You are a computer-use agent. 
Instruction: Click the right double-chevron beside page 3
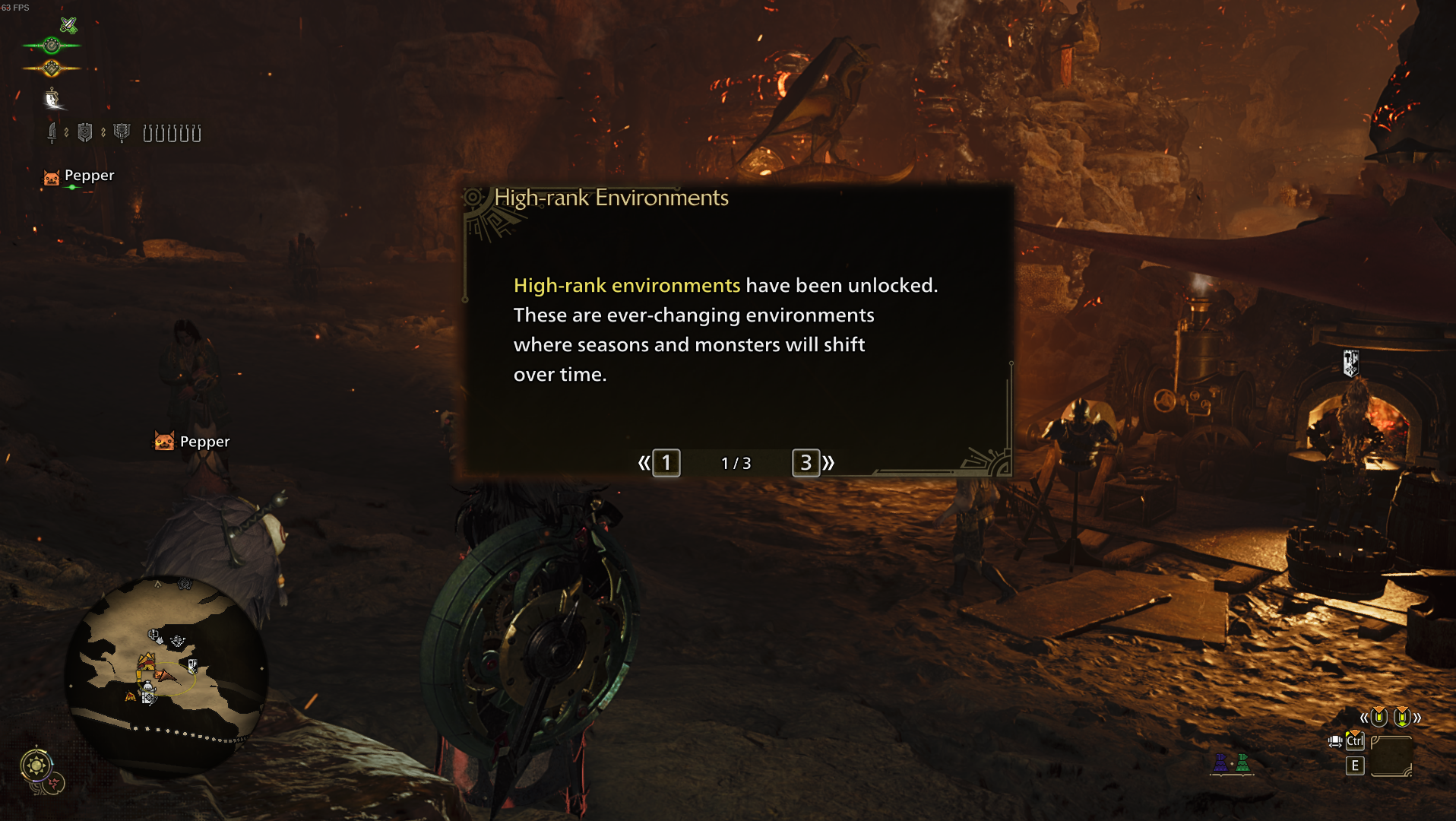click(x=829, y=463)
